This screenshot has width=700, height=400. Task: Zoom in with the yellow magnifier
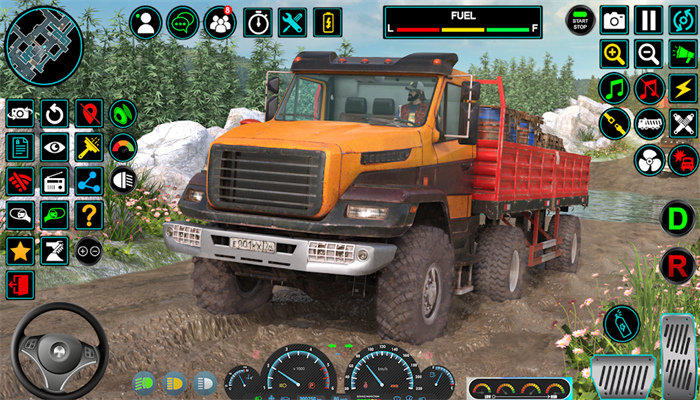(x=614, y=54)
